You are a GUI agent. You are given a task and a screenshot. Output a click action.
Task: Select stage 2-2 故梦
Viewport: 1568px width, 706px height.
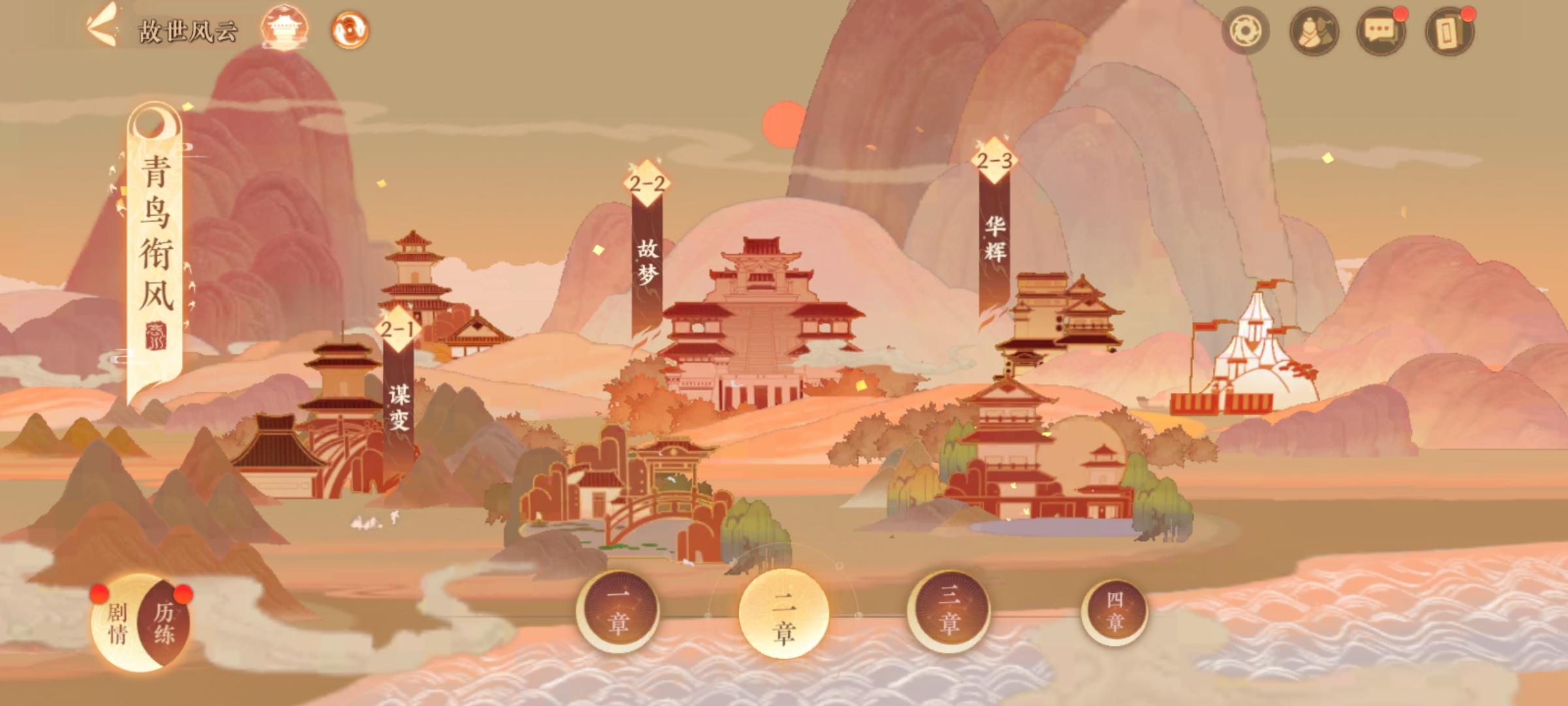point(647,248)
